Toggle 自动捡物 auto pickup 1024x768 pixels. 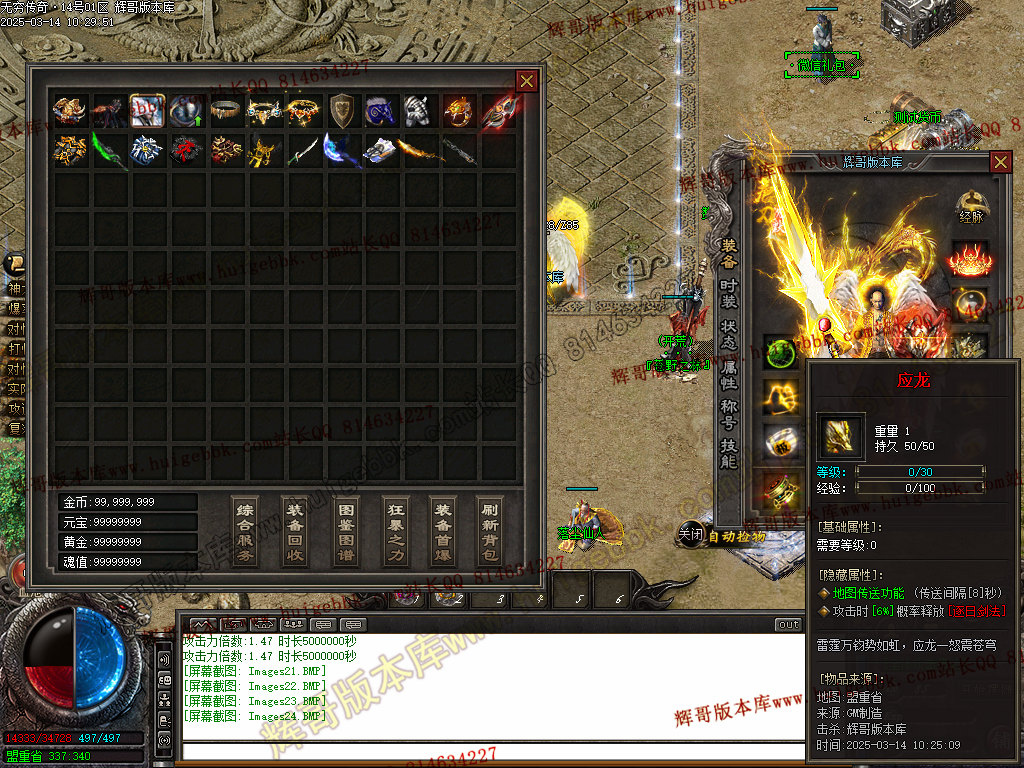coord(737,536)
